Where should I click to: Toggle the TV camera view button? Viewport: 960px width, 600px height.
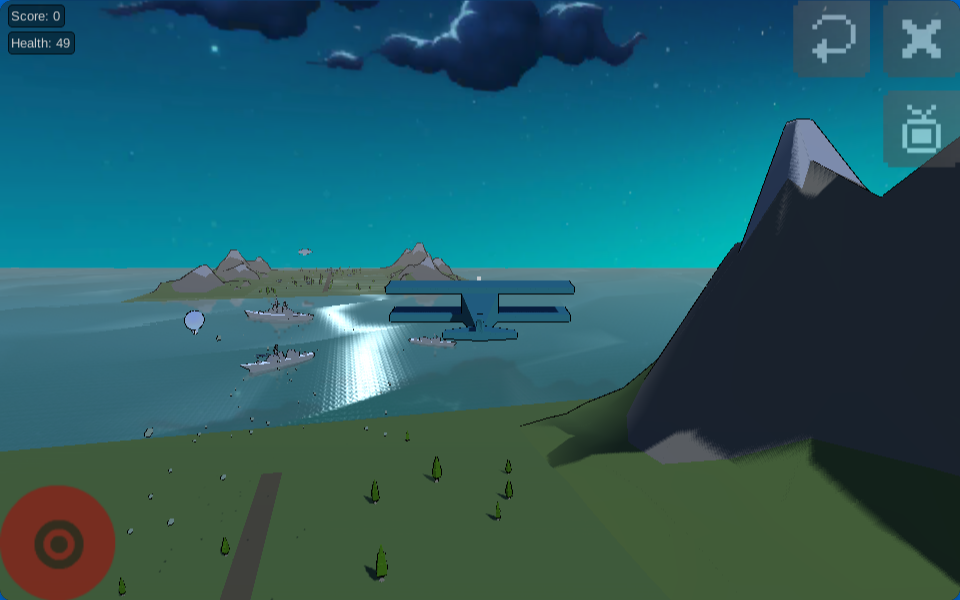921,129
